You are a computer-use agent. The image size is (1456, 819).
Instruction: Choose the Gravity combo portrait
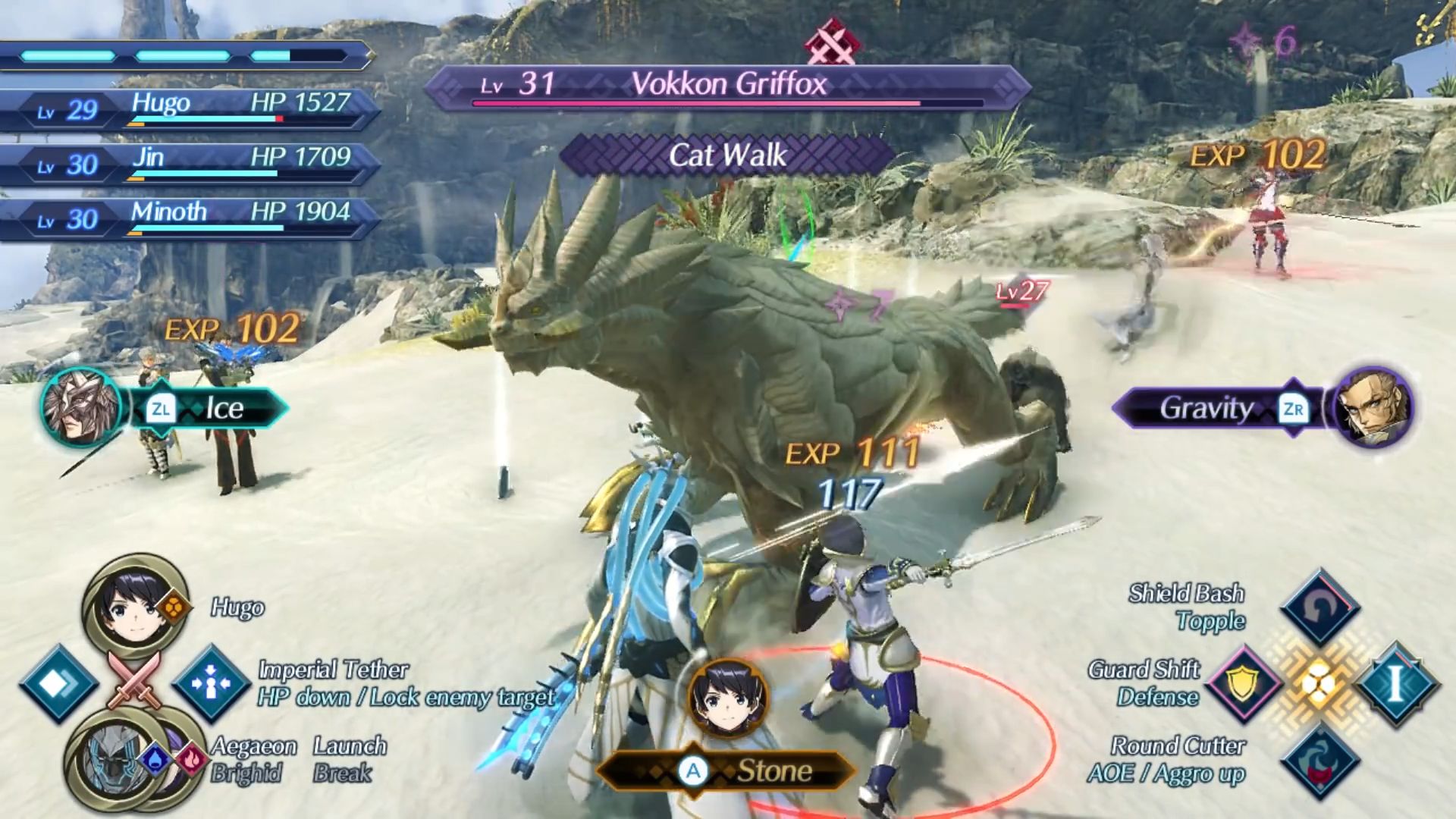(1373, 408)
